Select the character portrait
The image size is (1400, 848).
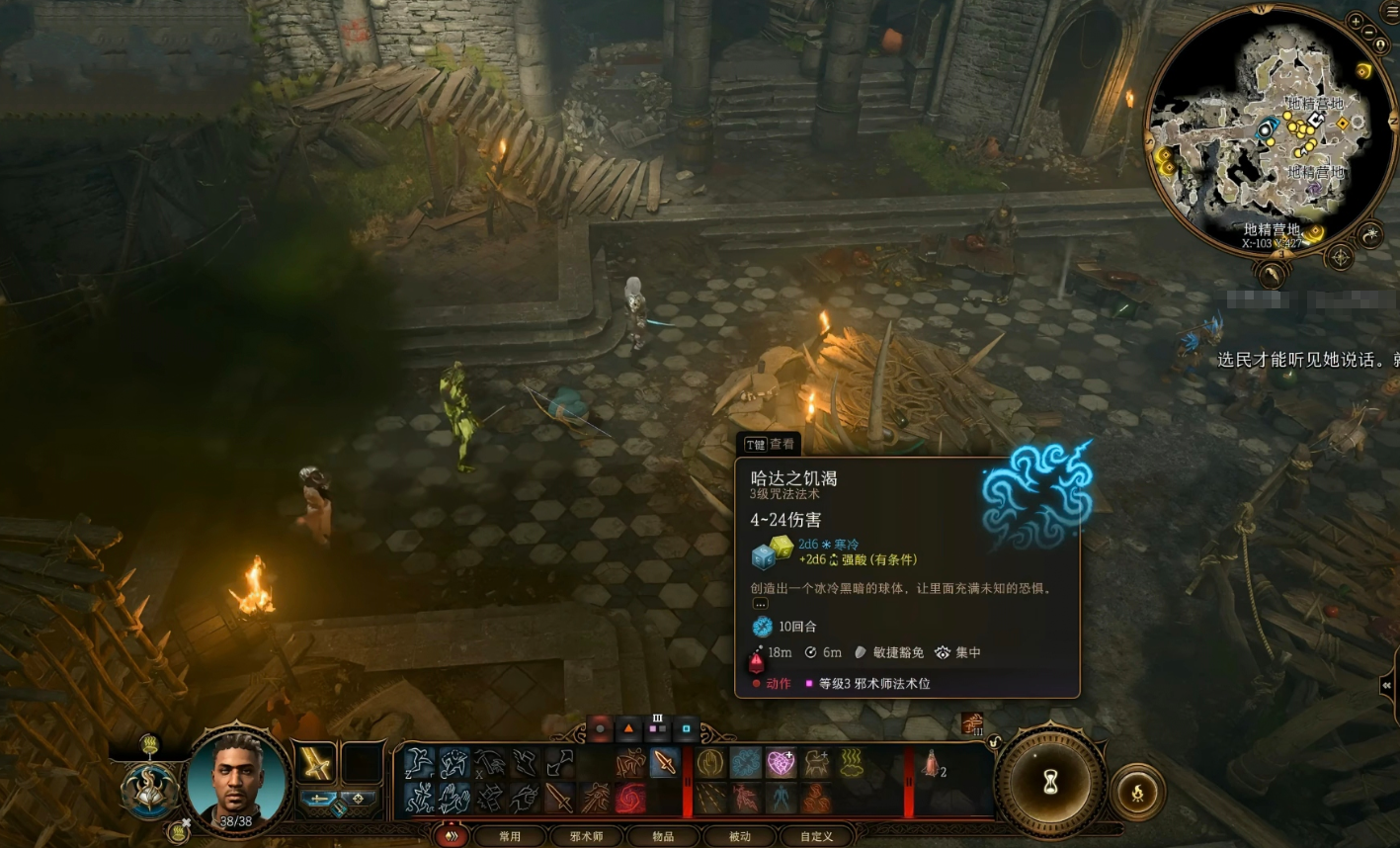(237, 782)
